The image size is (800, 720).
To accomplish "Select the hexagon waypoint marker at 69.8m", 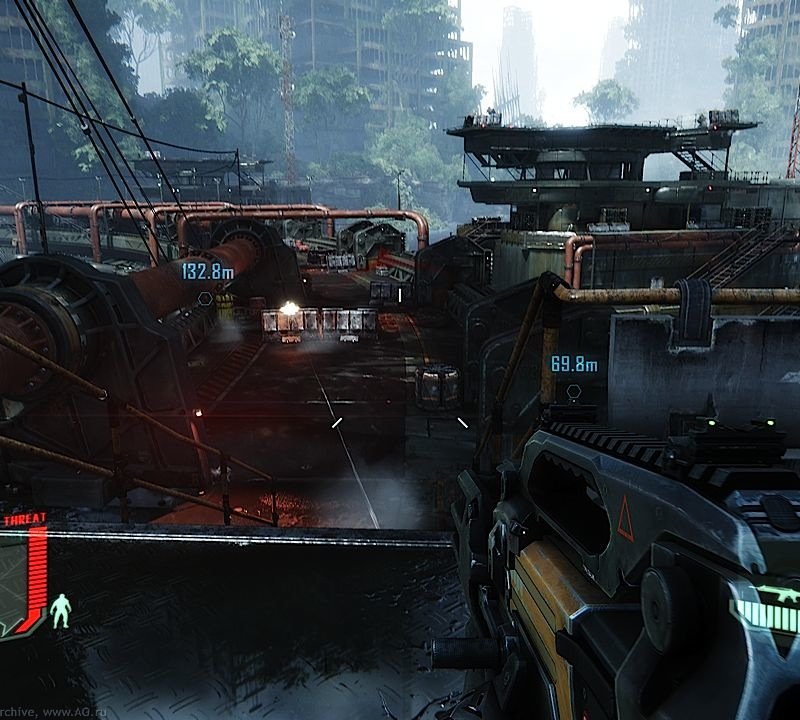I will click(574, 391).
